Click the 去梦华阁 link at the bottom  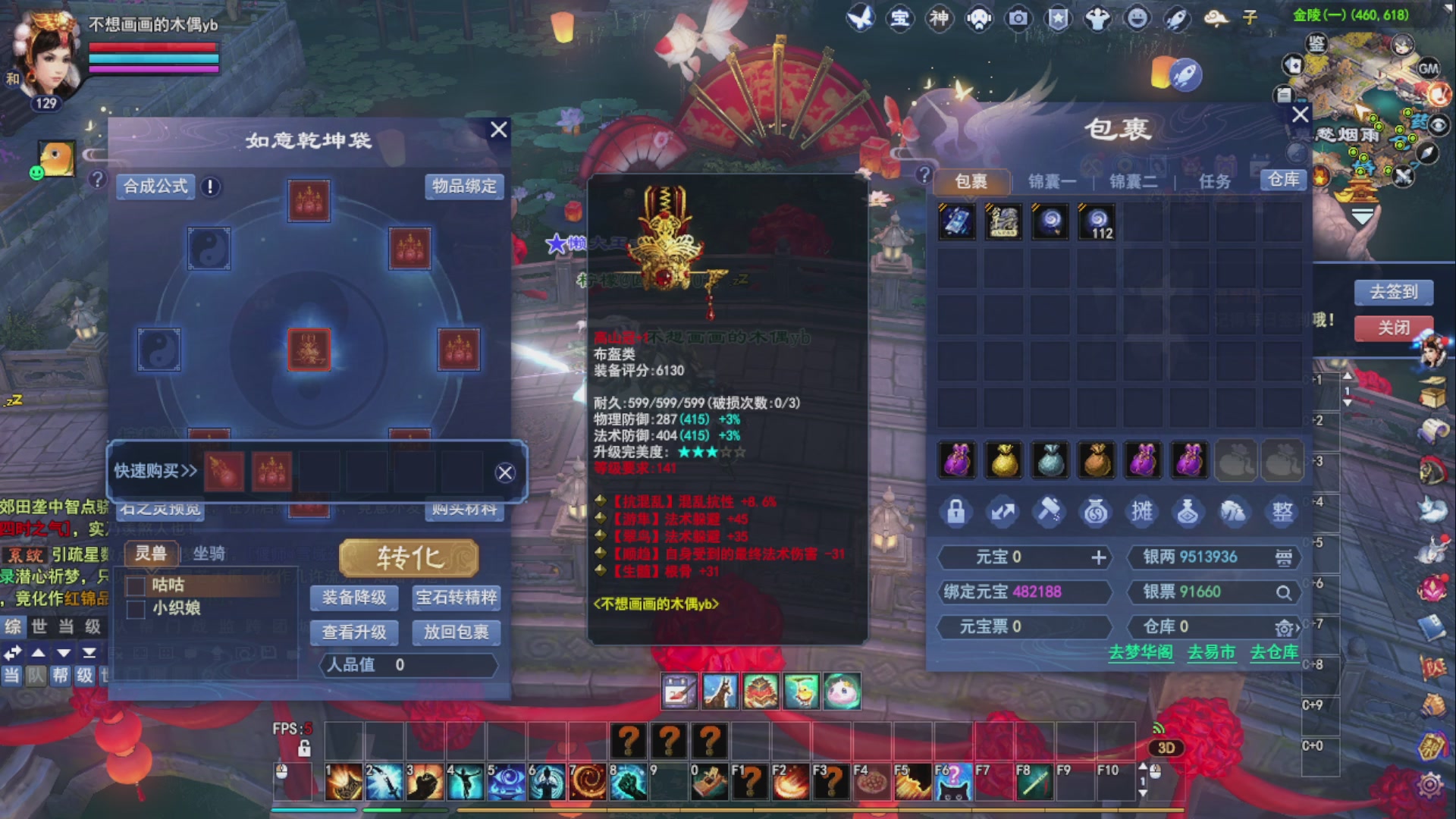point(1141,652)
